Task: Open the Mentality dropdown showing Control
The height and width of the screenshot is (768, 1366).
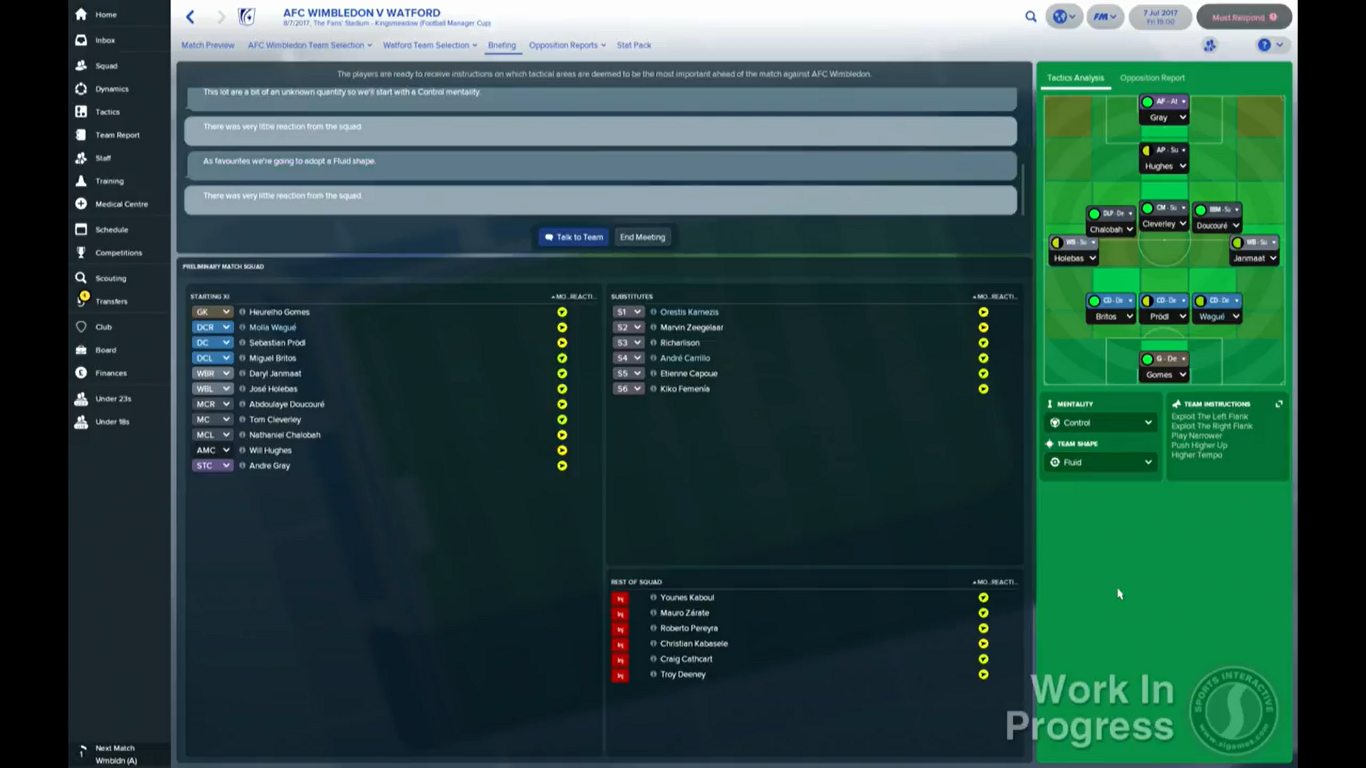Action: pos(1100,422)
